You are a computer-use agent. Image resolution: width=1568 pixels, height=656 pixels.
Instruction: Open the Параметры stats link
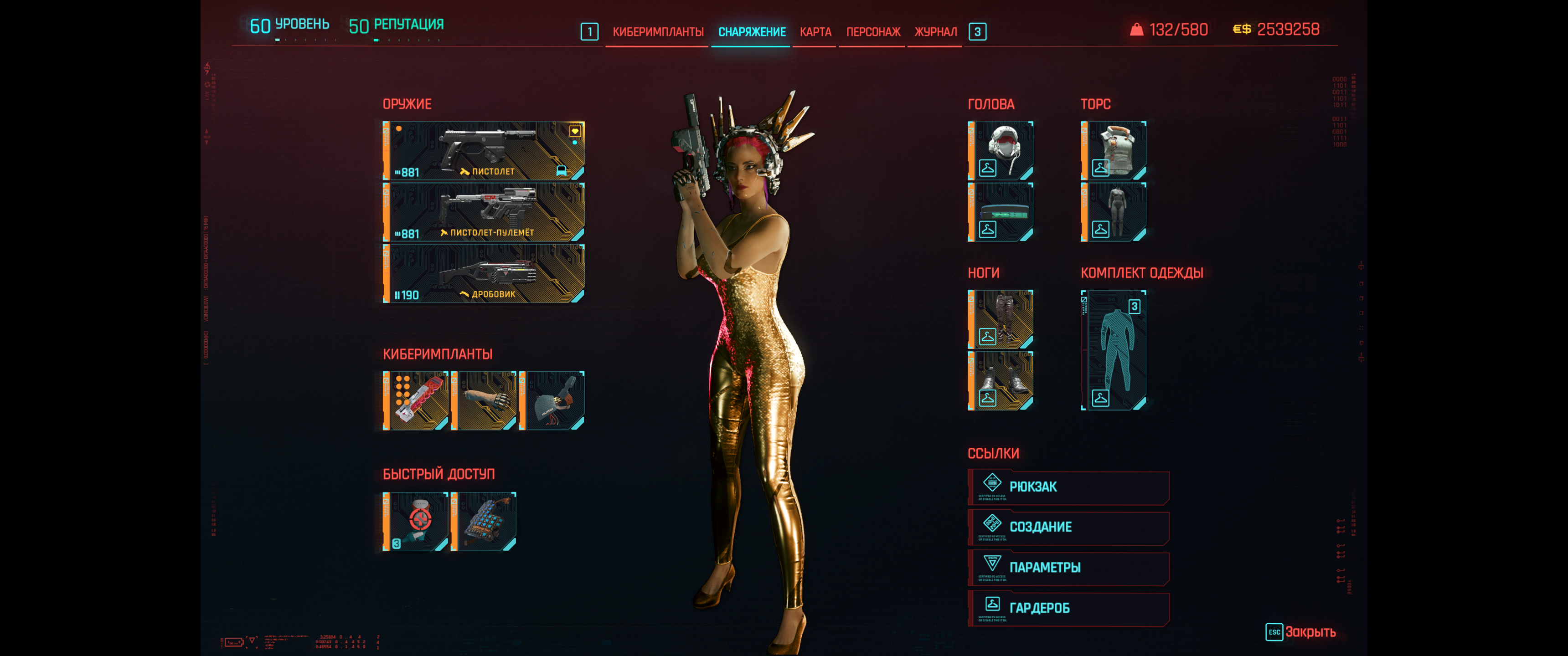click(1068, 568)
